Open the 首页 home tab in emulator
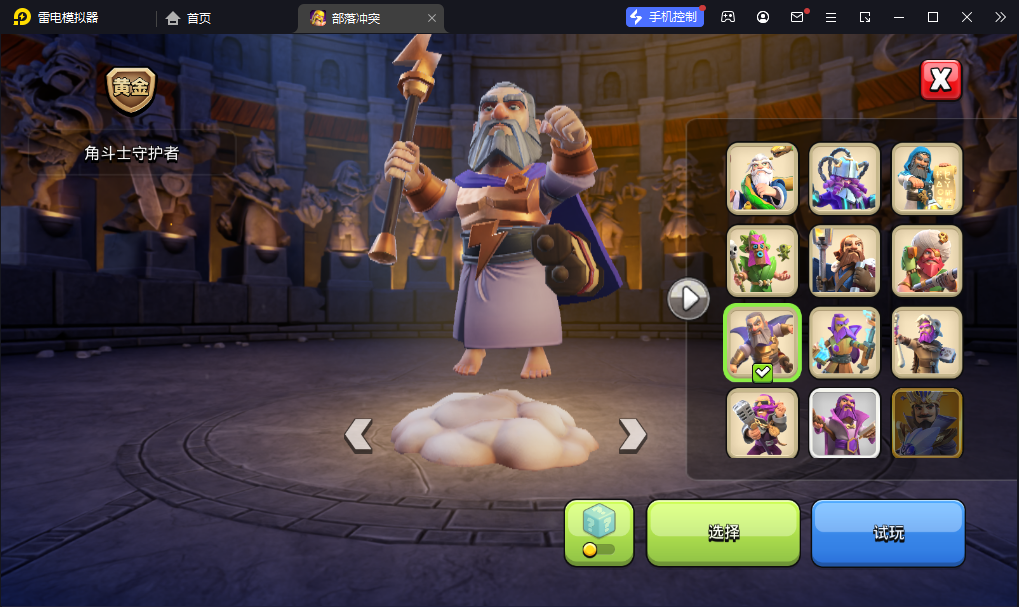The image size is (1019, 607). (189, 18)
